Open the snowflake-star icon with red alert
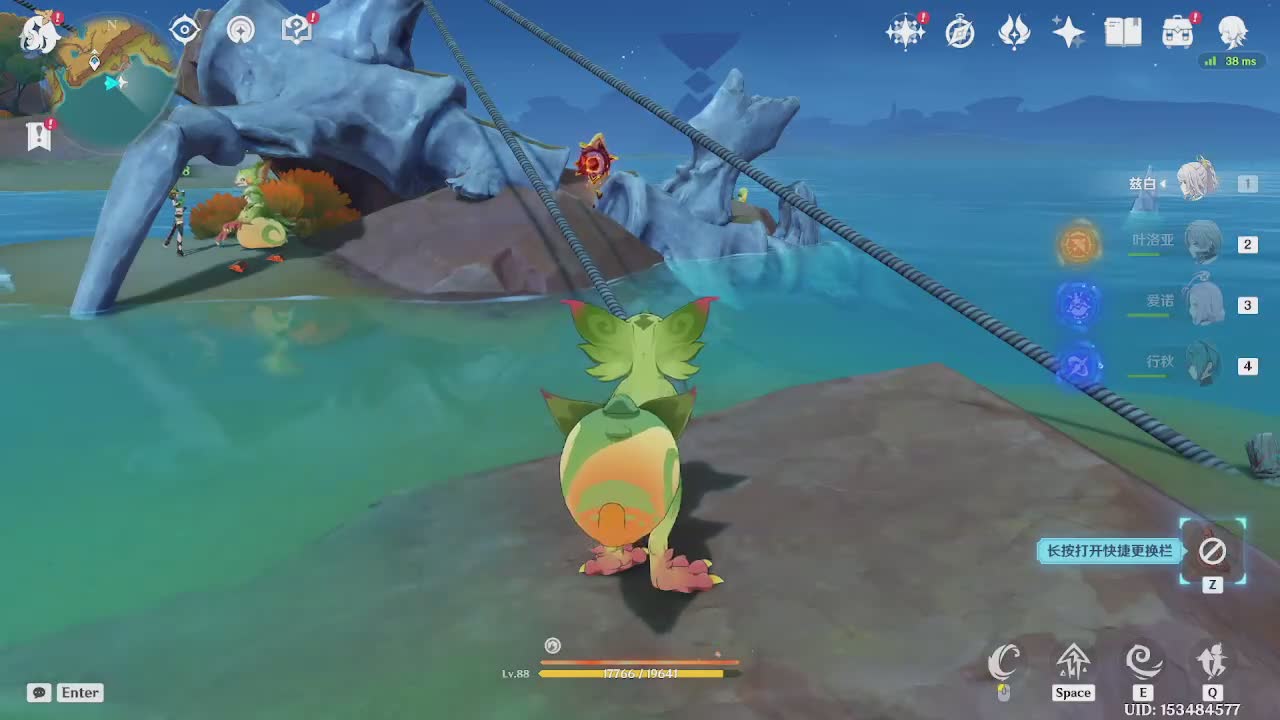1280x720 pixels. coord(905,32)
